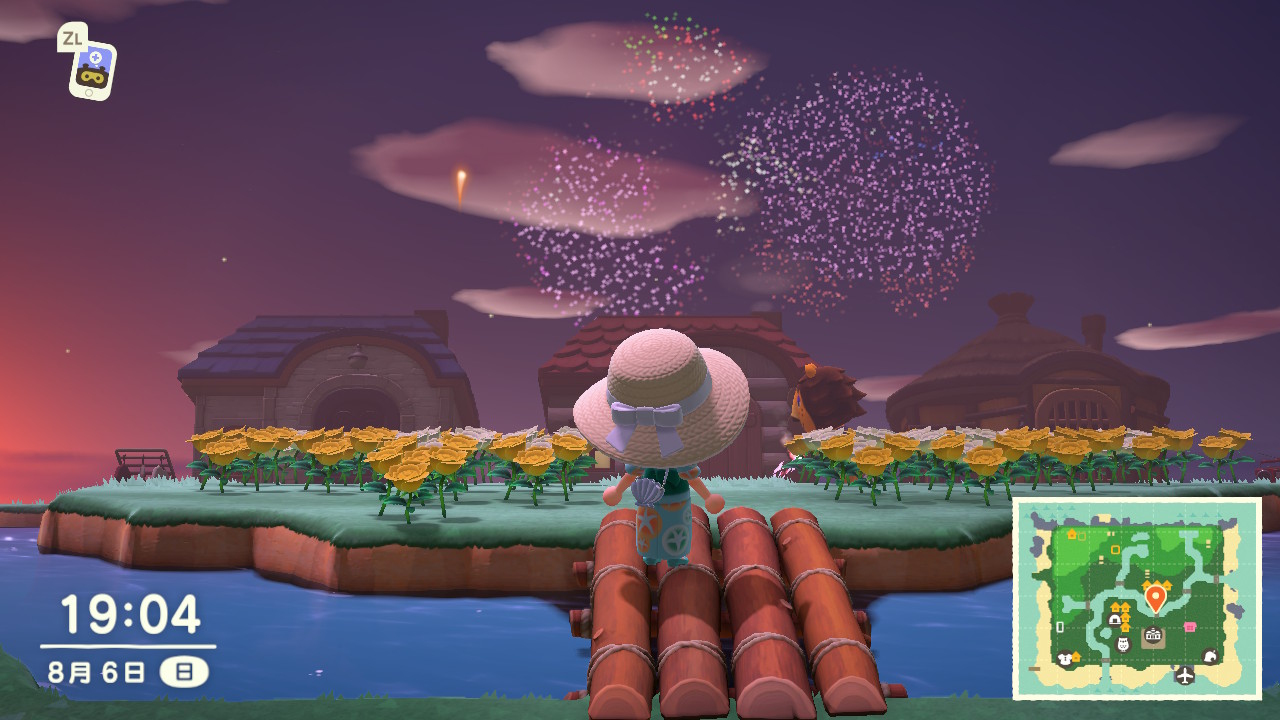Viewport: 1280px width, 720px height.
Task: Click the museum owl marker on minimap
Action: (1123, 644)
